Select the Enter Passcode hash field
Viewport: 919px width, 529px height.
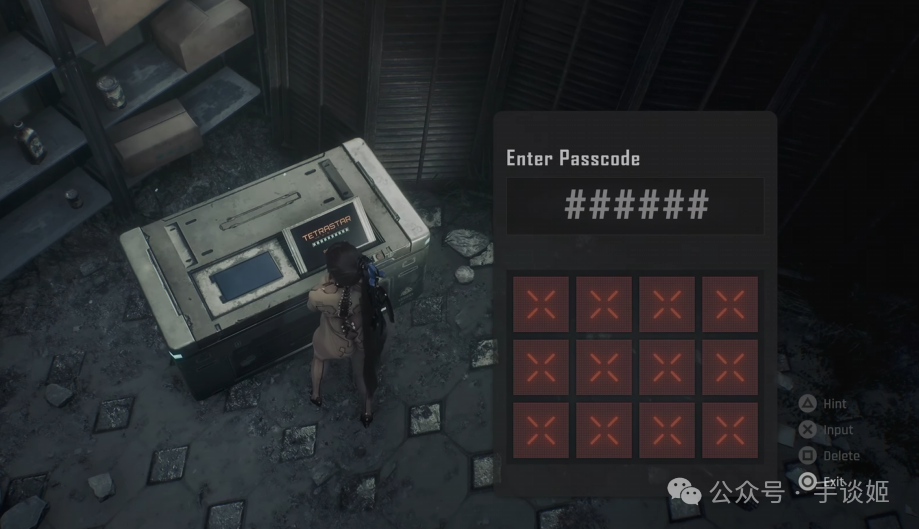(635, 206)
